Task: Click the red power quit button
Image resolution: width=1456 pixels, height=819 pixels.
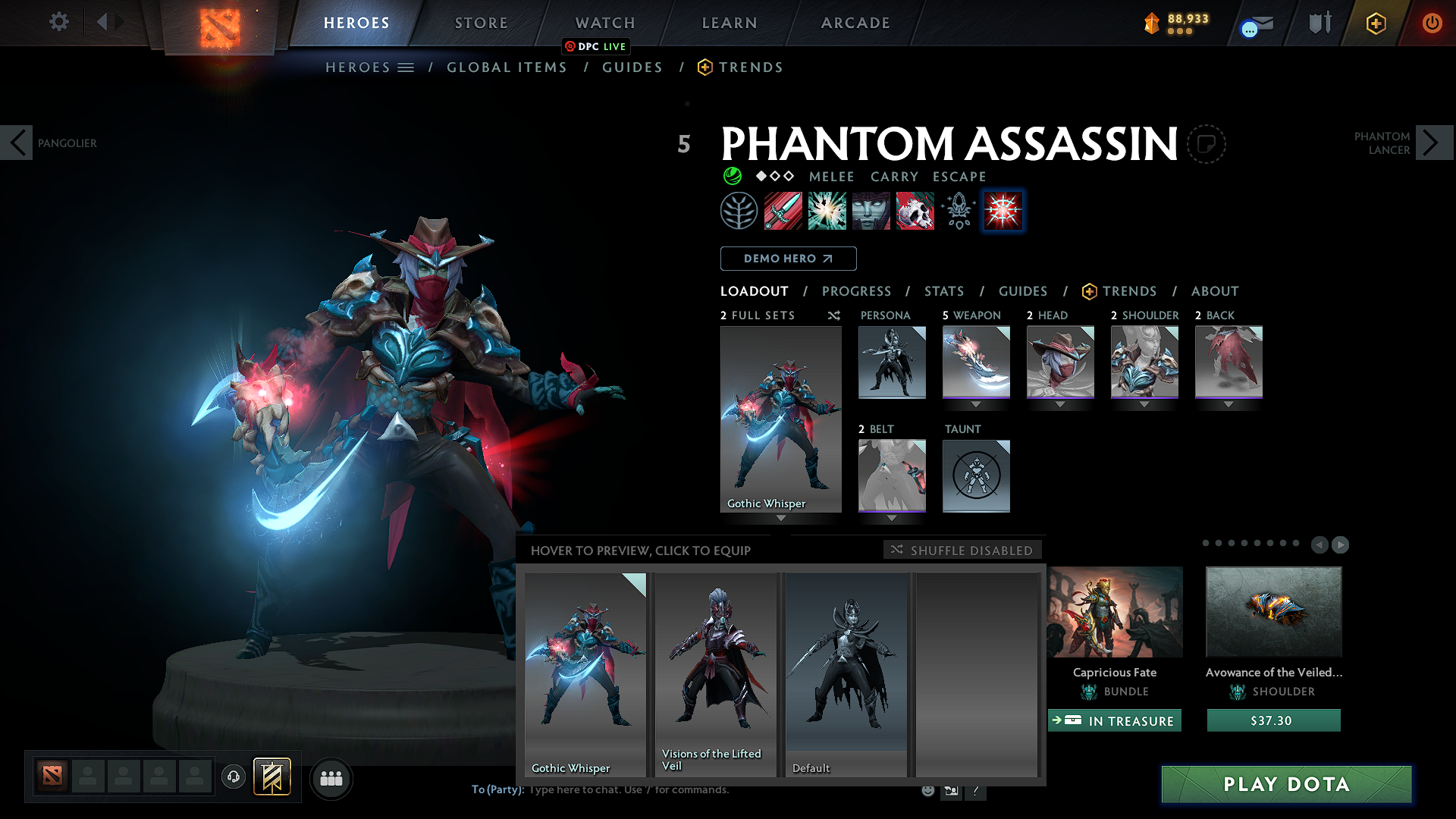Action: tap(1432, 23)
